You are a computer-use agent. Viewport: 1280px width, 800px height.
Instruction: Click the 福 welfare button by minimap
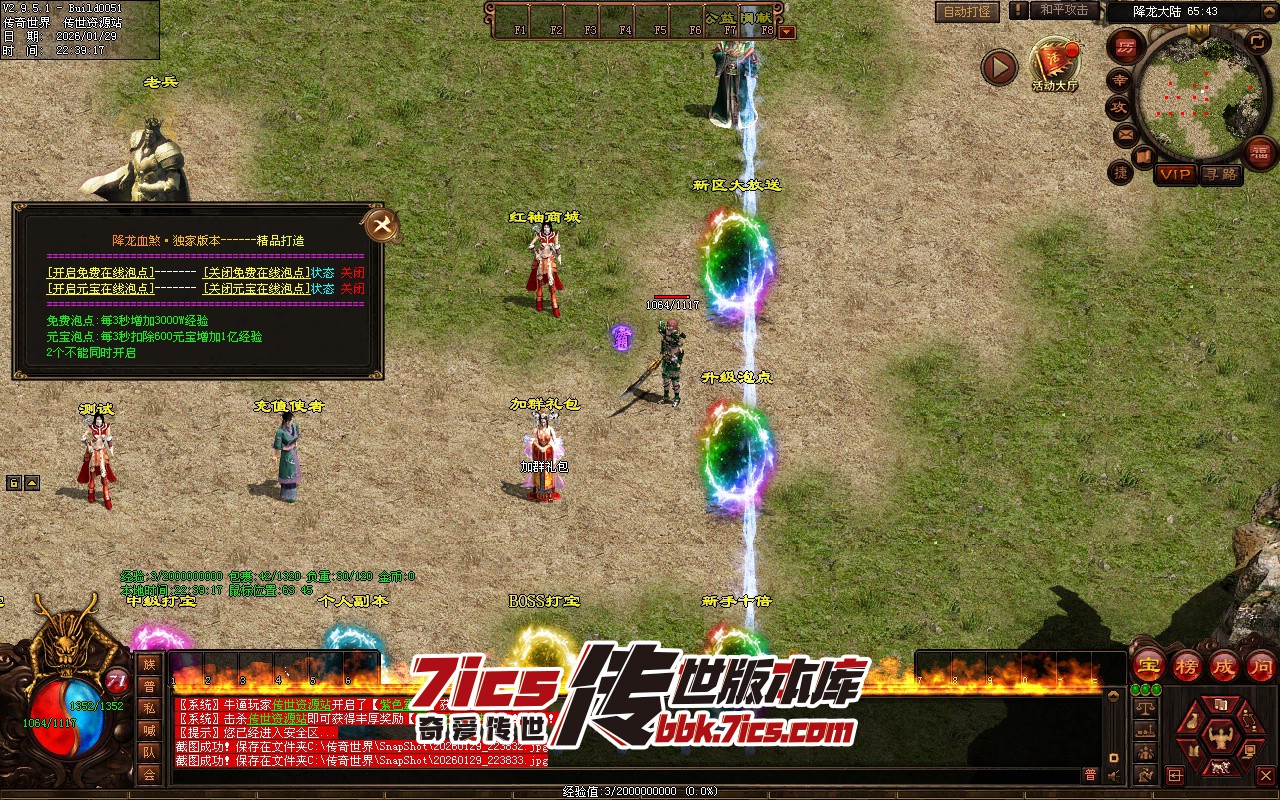[1259, 151]
